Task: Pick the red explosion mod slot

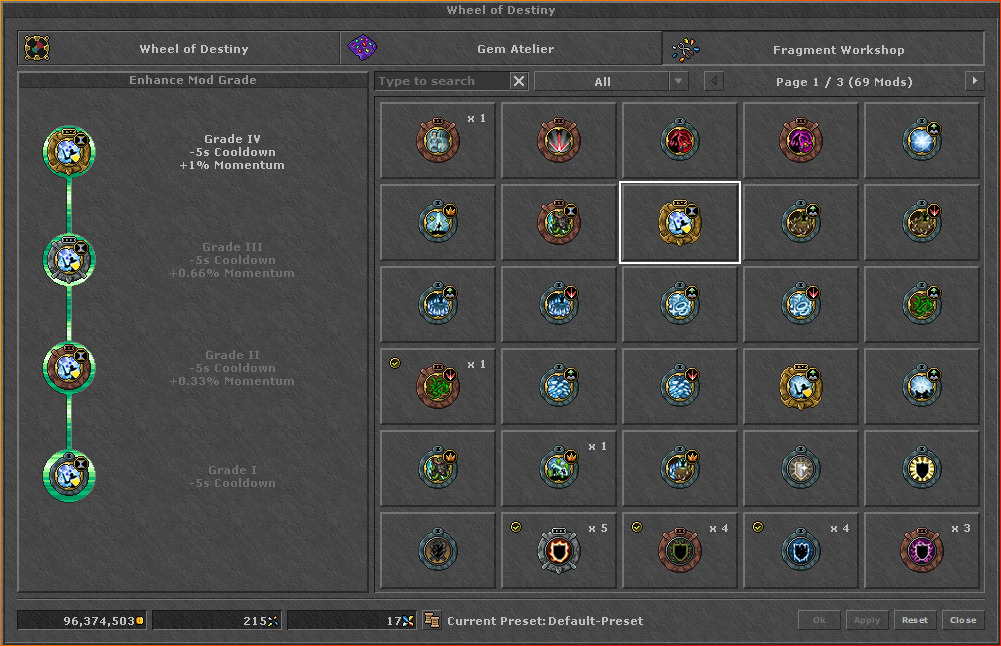Action: (558, 141)
